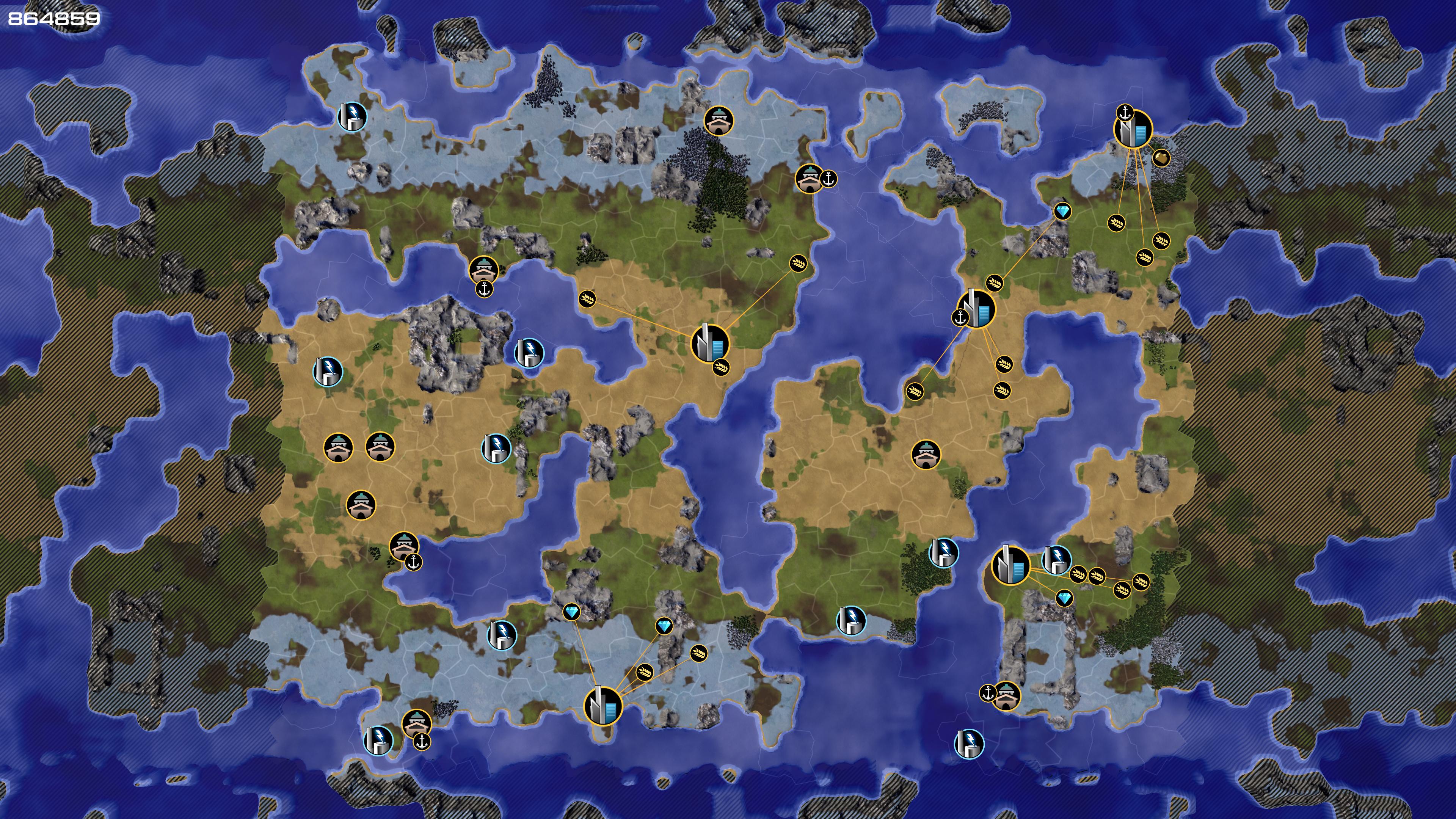Click the city marker linked to two diamonds
Viewport: 1456px width, 819px height.
pos(602,705)
